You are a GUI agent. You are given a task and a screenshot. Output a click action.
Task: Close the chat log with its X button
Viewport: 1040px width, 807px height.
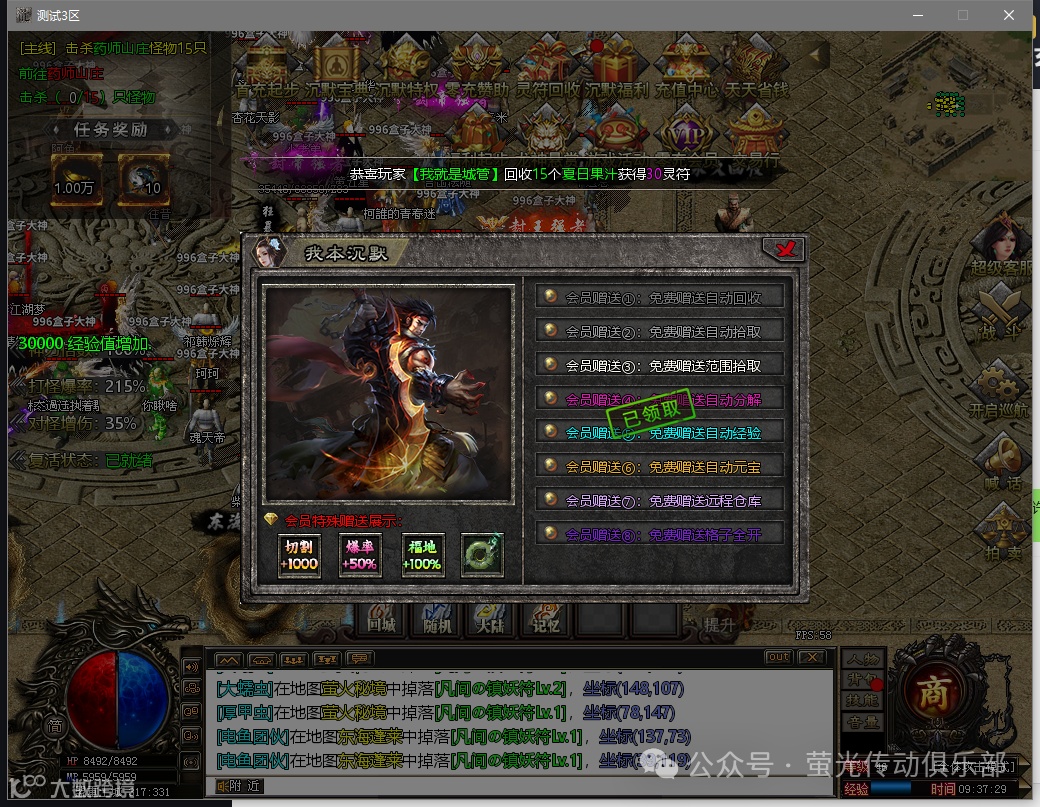[x=811, y=657]
